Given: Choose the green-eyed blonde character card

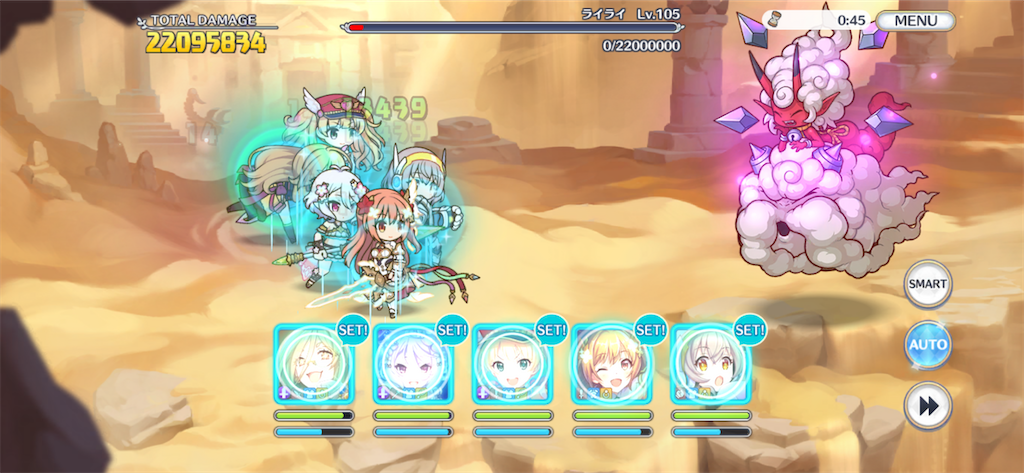Looking at the screenshot, I should (511, 364).
